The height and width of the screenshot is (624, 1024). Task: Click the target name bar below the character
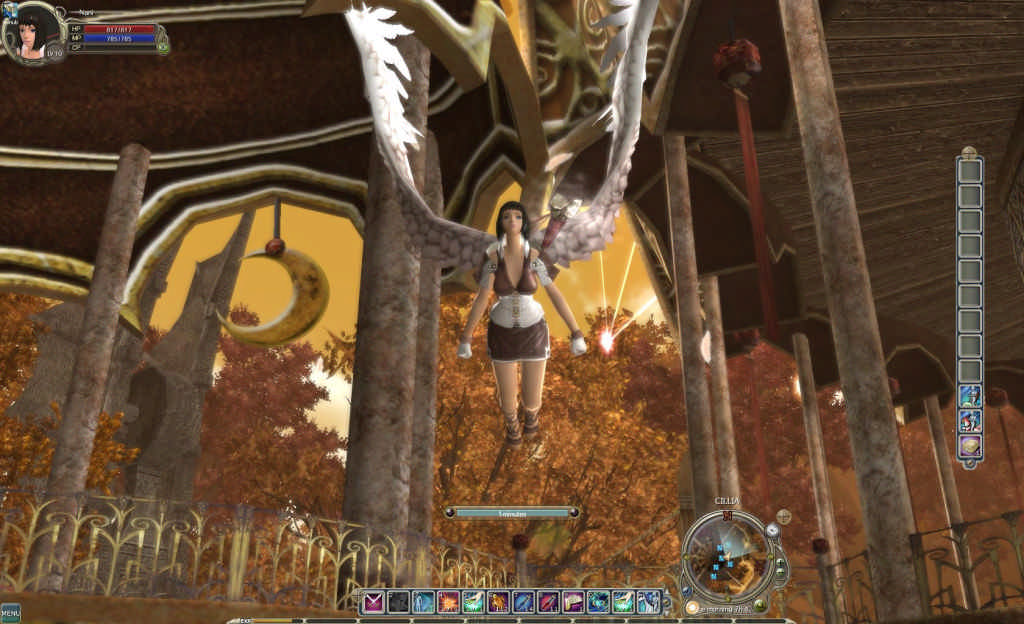pos(511,513)
